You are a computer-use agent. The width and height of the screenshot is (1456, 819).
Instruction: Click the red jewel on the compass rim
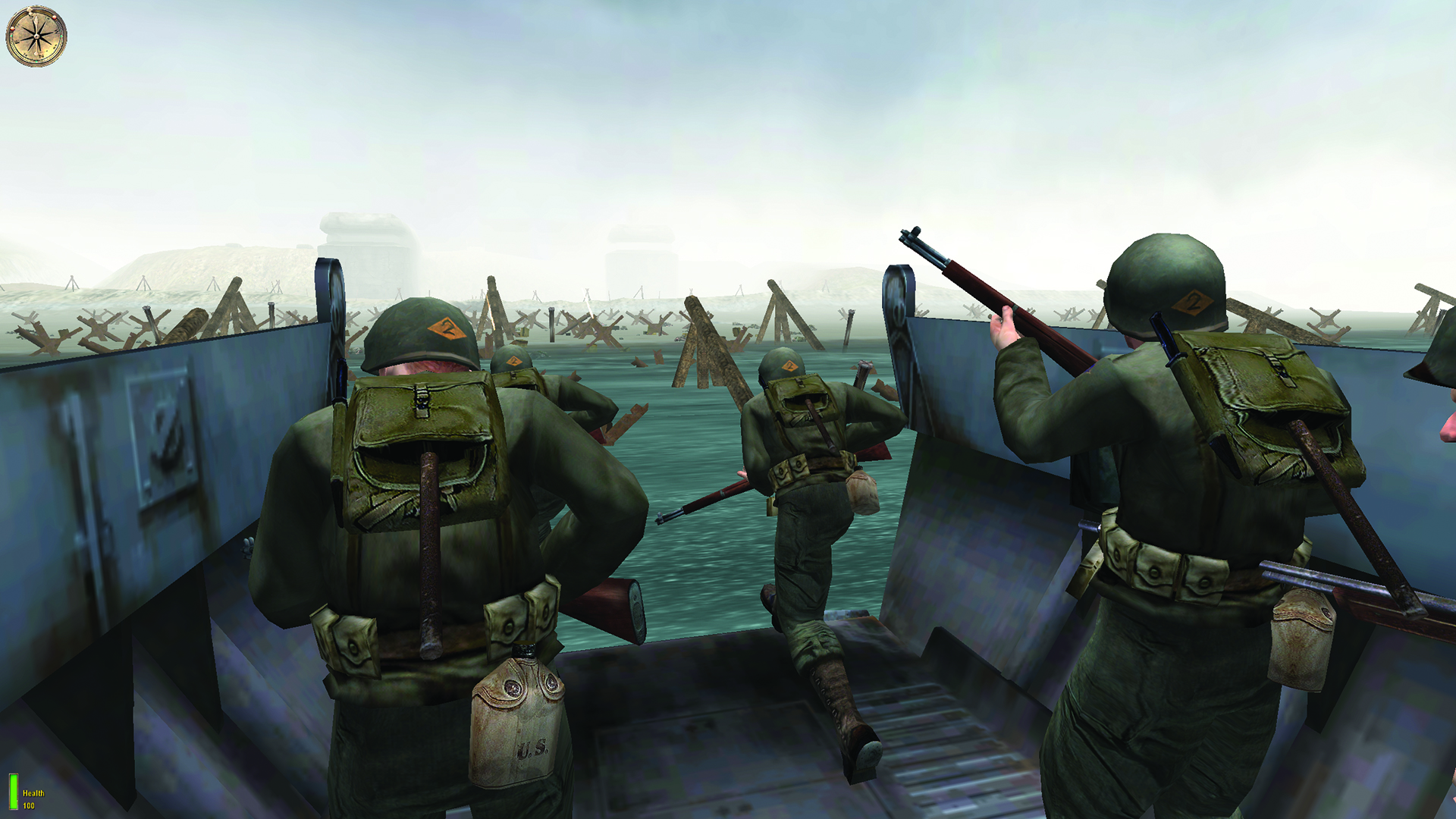click(x=55, y=17)
